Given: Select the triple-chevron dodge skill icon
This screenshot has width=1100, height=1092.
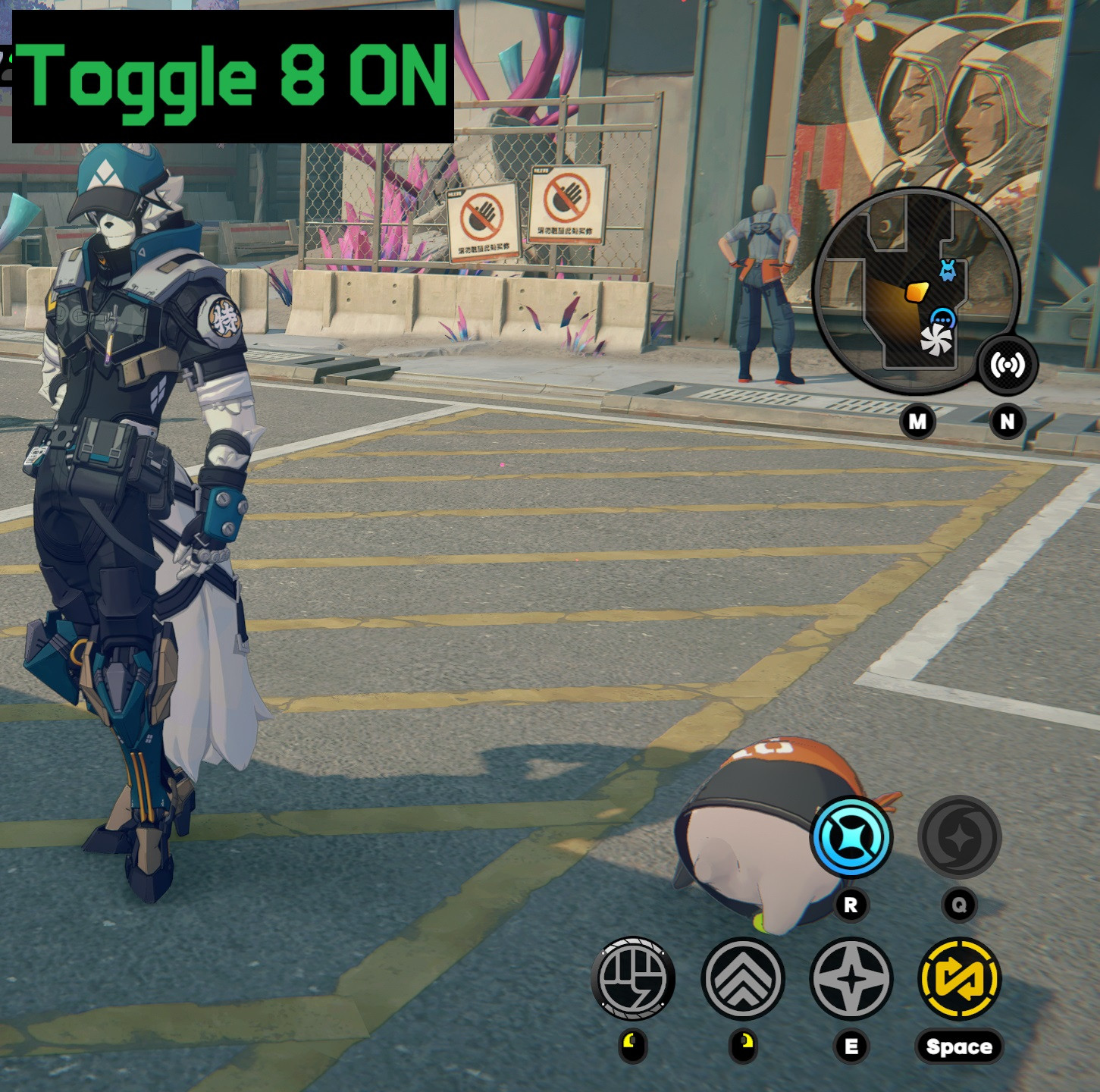Looking at the screenshot, I should point(744,979).
